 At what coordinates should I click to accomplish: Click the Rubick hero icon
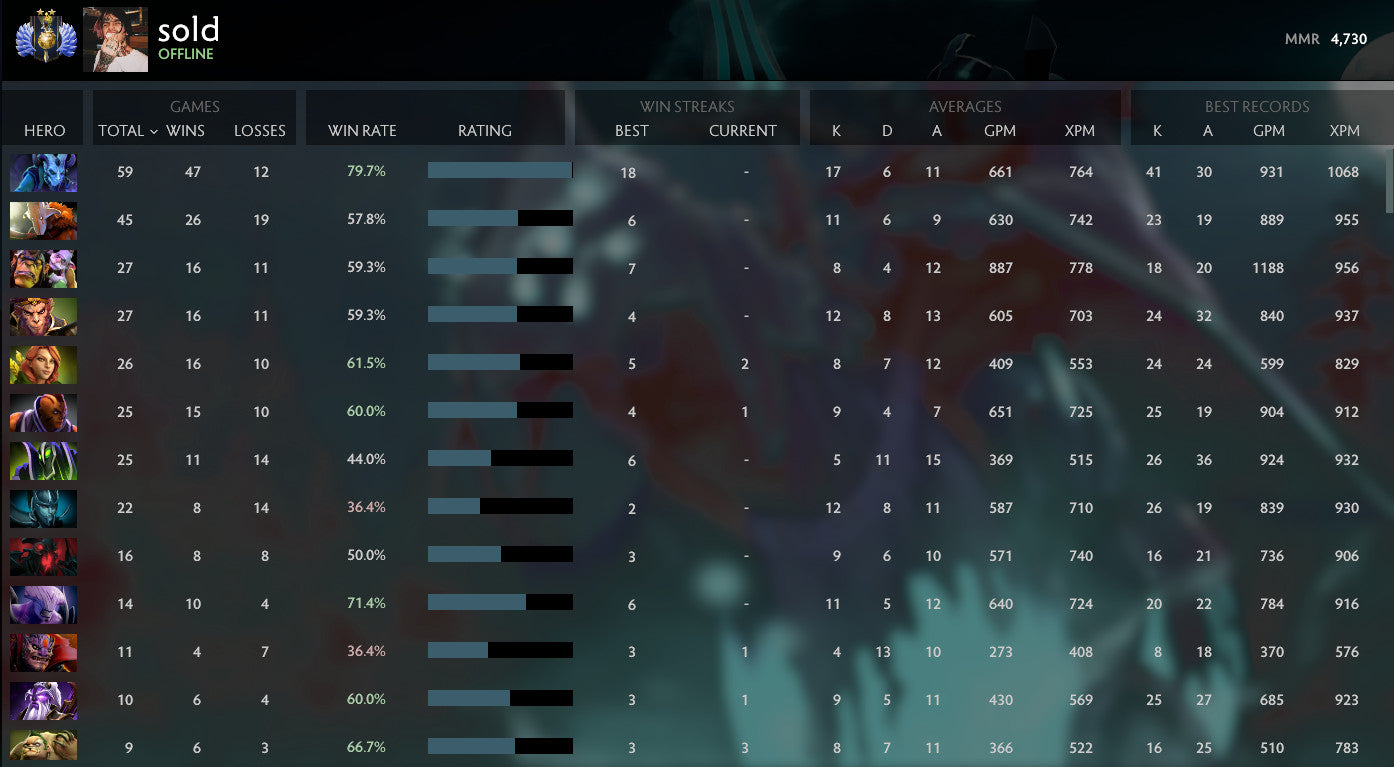pyautogui.click(x=43, y=460)
